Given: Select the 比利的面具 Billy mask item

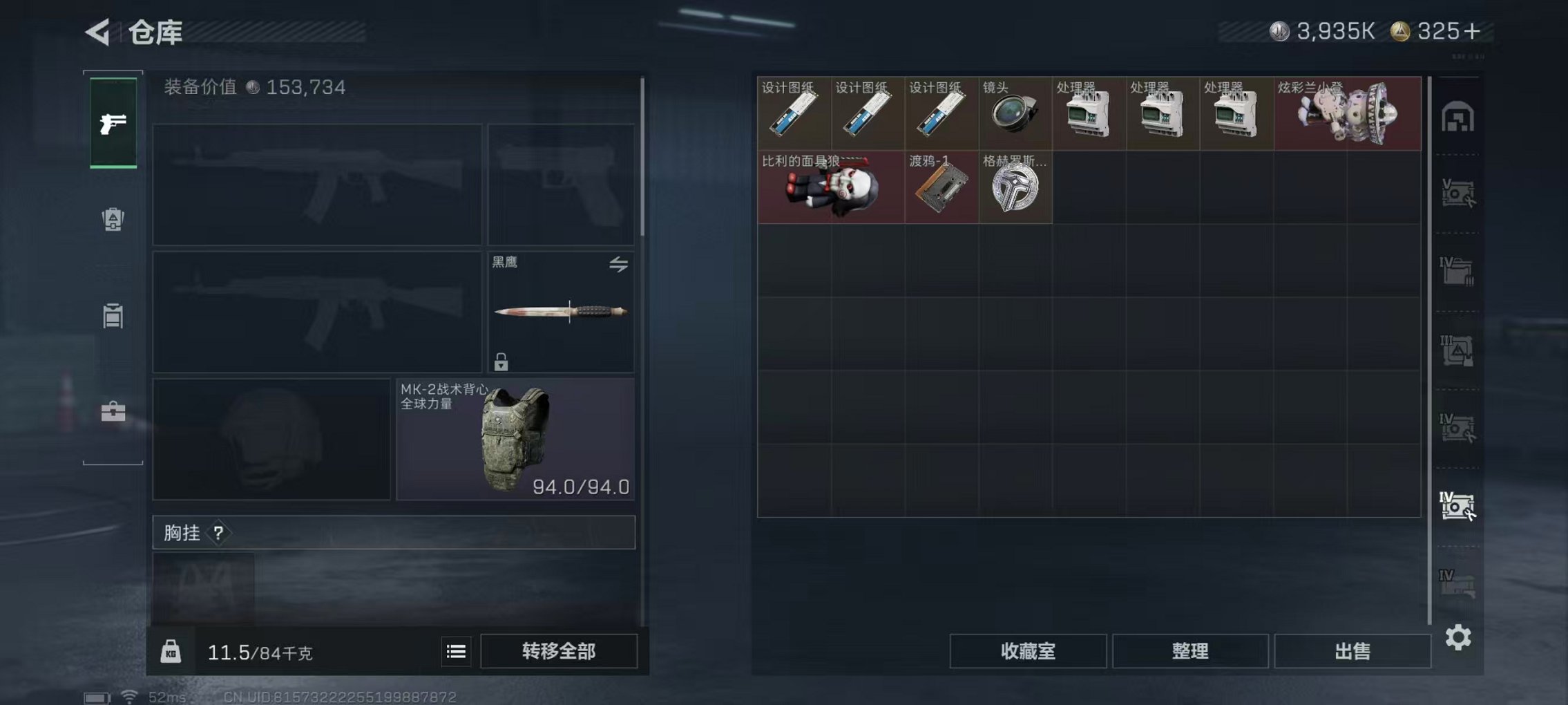Looking at the screenshot, I should 830,187.
